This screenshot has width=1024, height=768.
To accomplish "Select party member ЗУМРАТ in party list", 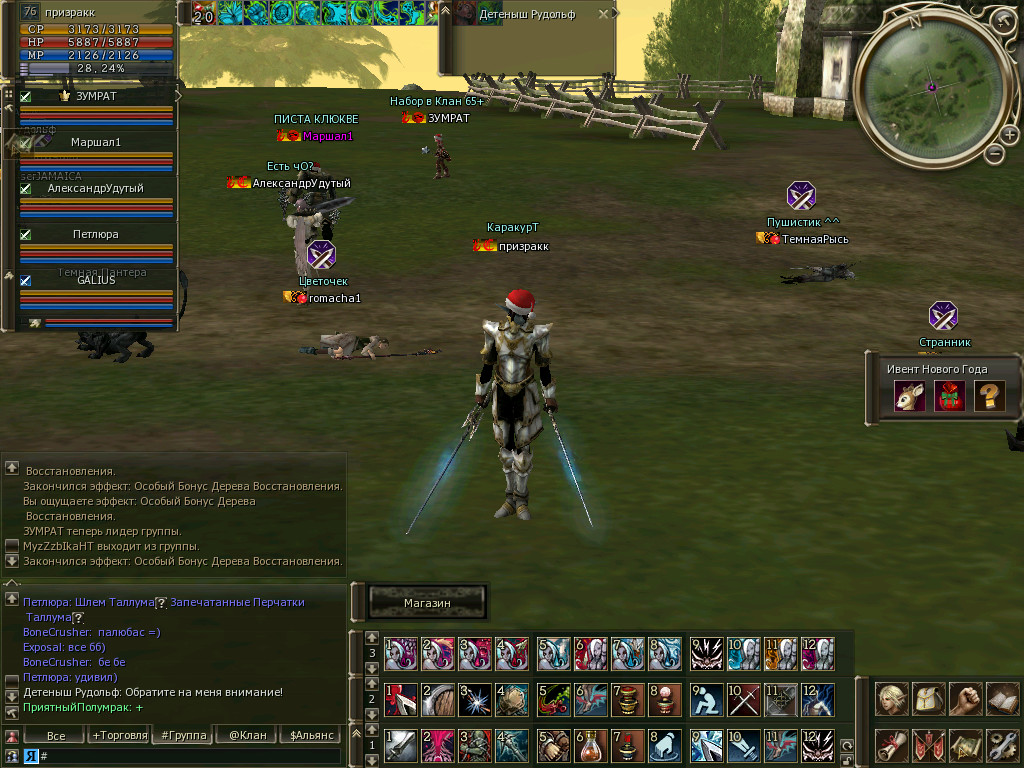I will pos(96,97).
